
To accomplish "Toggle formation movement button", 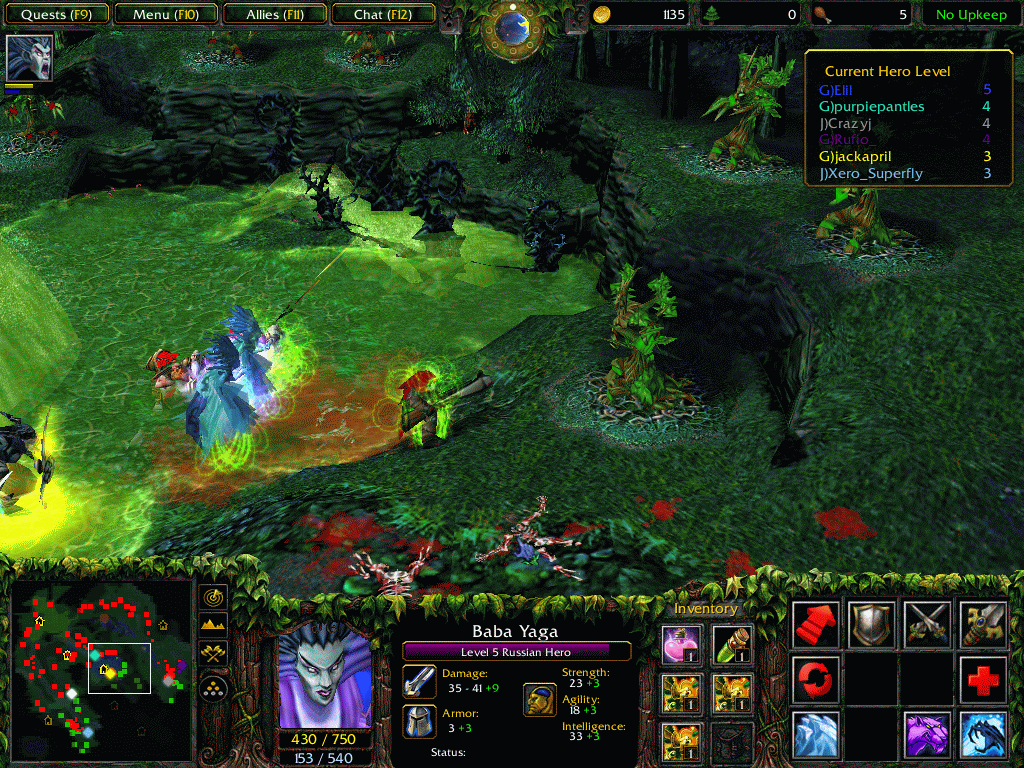I will (213, 688).
